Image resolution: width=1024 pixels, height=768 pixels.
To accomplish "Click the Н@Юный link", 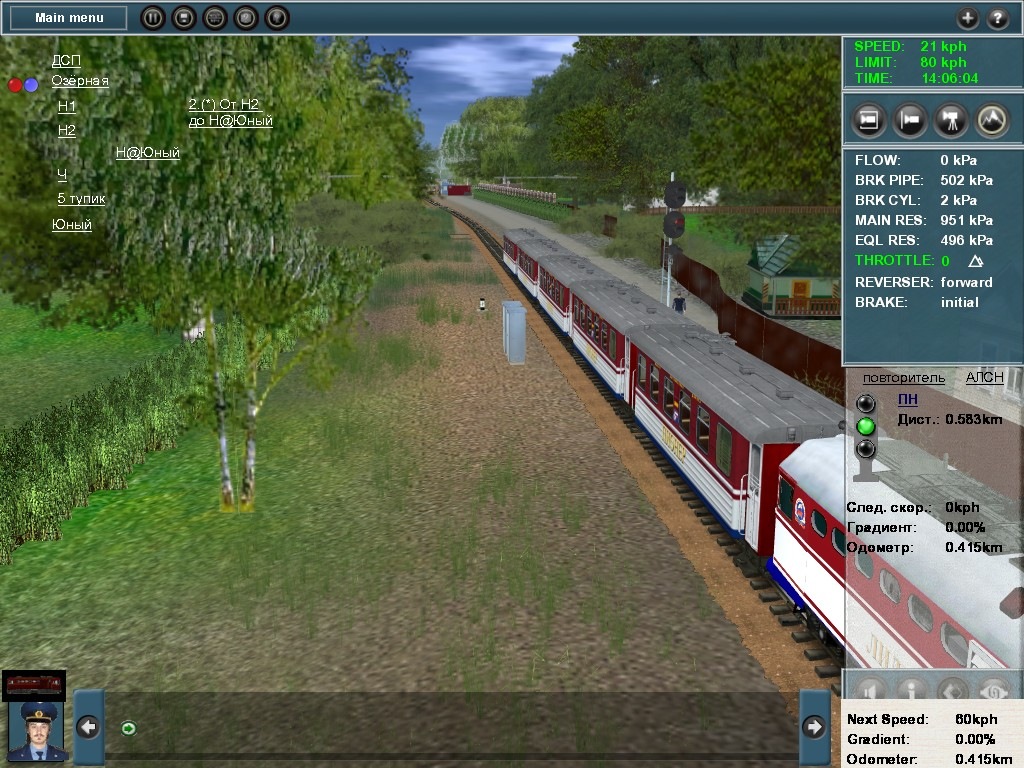I will point(147,153).
